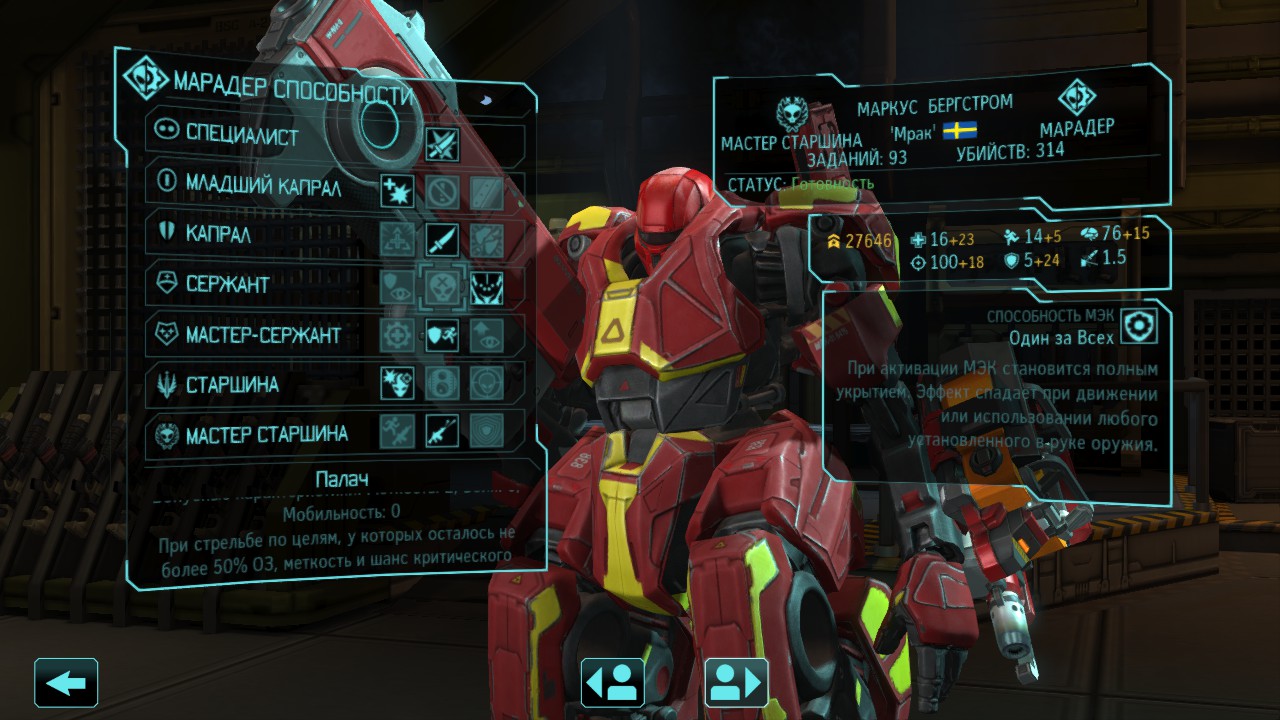1280x720 pixels.
Task: Choose the Sergeant rank alien face ability
Action: pyautogui.click(x=486, y=288)
